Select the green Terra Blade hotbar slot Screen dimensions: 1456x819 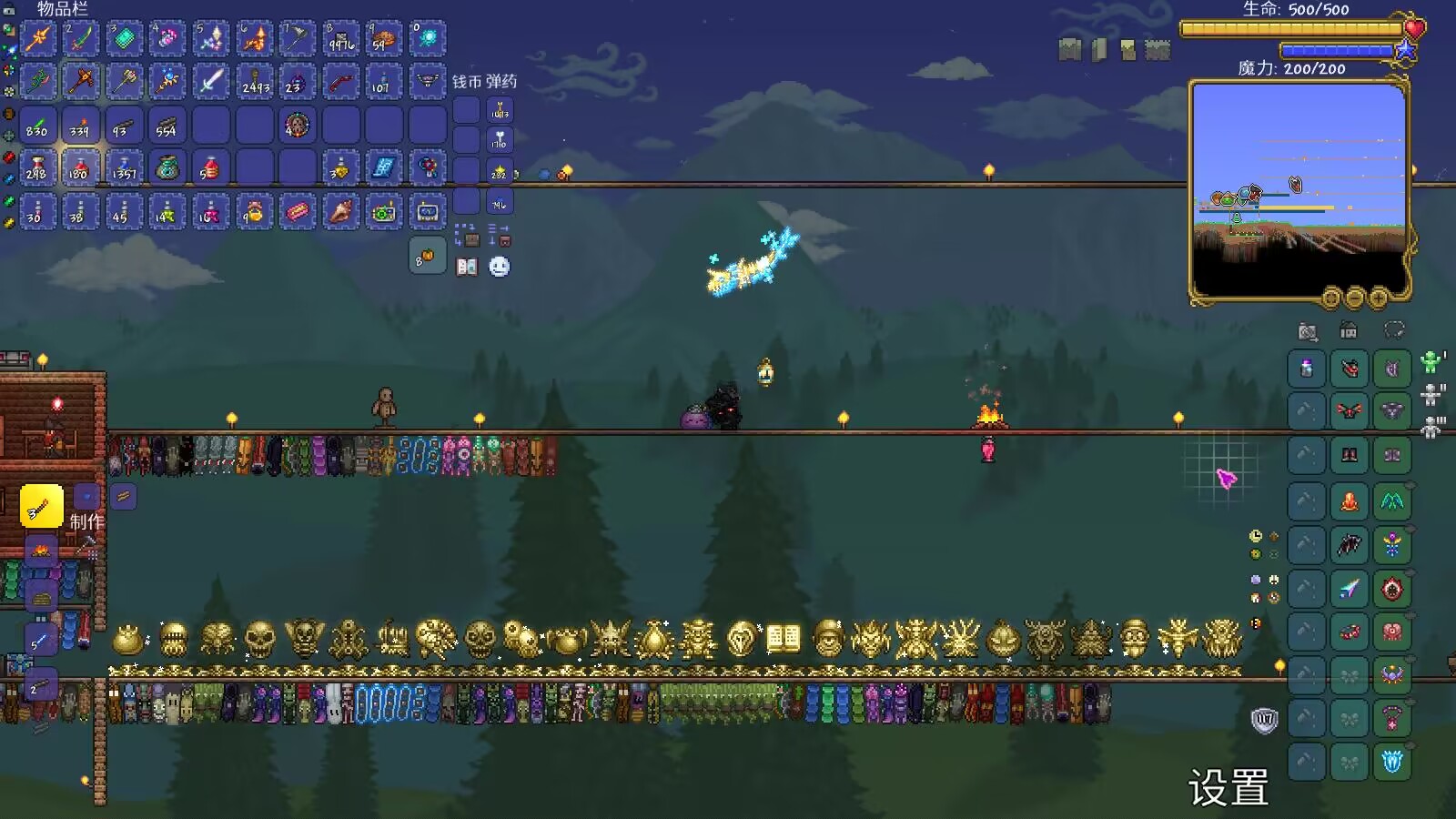point(81,39)
